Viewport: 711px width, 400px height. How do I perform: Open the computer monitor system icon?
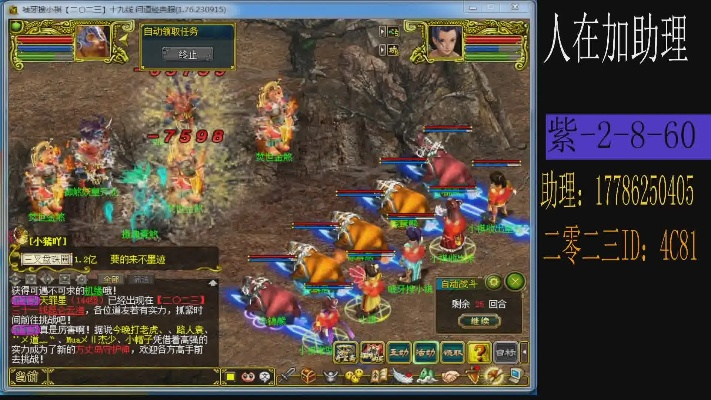[515, 376]
